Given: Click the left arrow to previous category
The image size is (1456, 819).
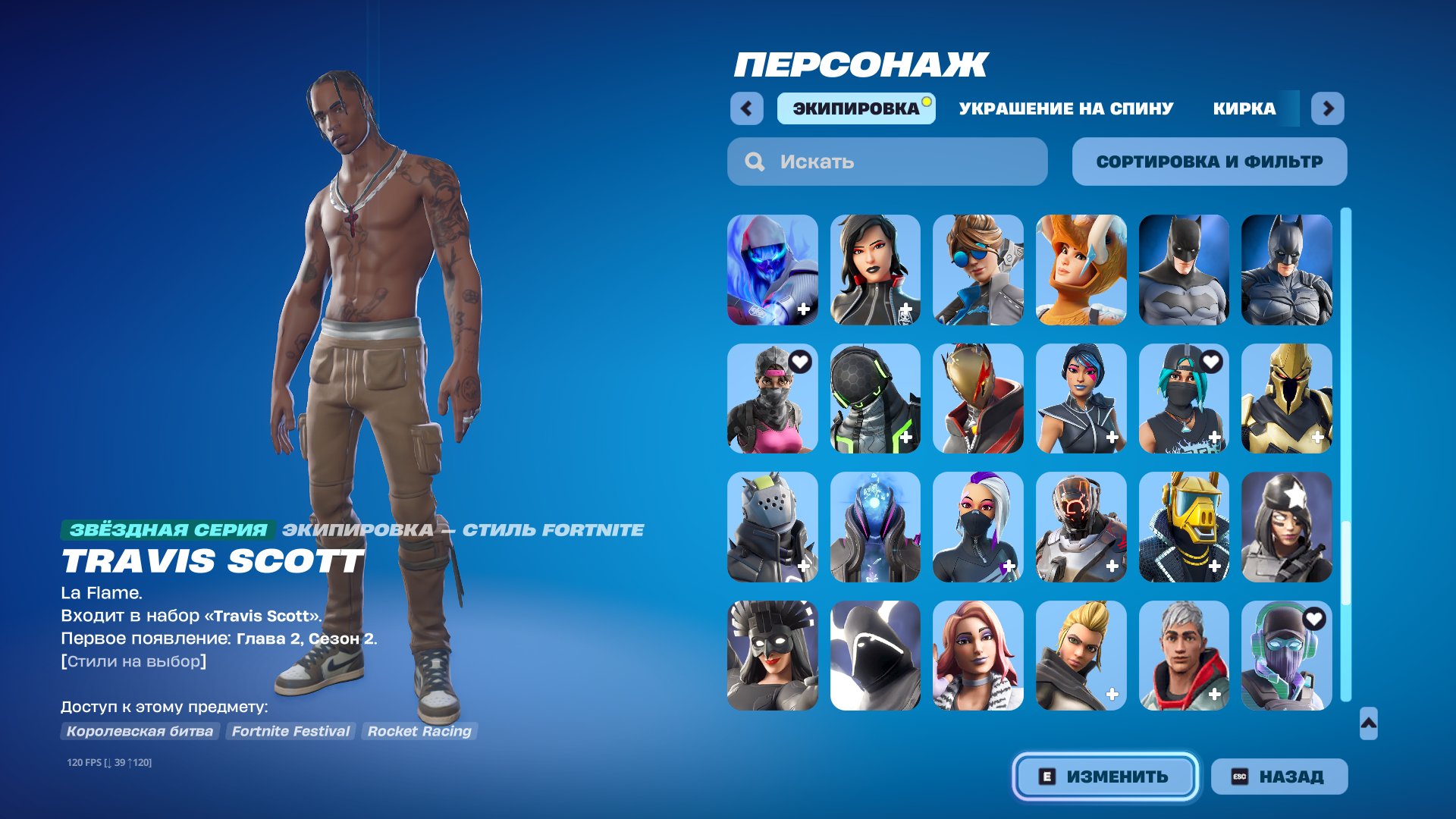Looking at the screenshot, I should point(747,108).
